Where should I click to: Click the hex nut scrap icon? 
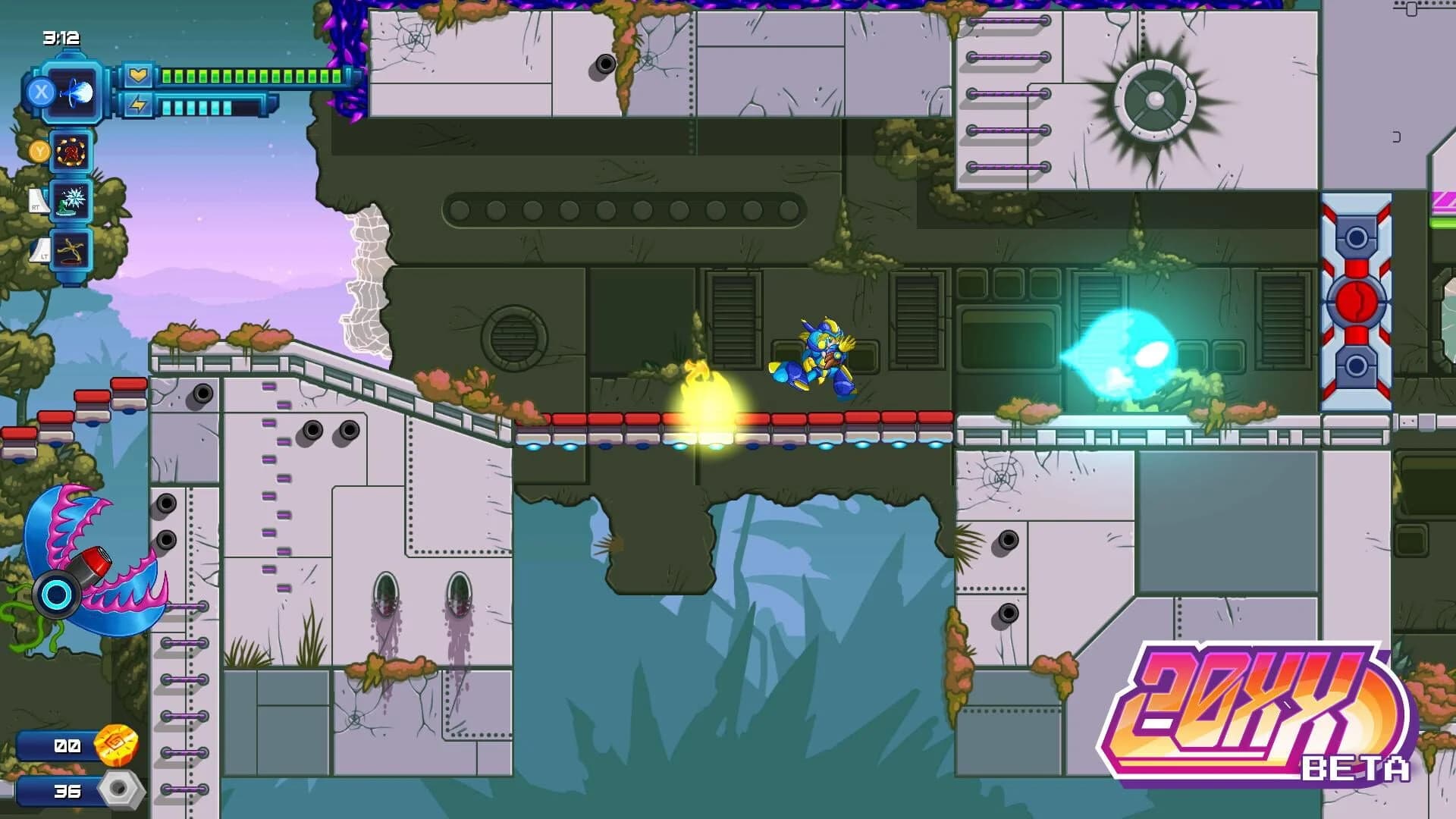coord(121,790)
